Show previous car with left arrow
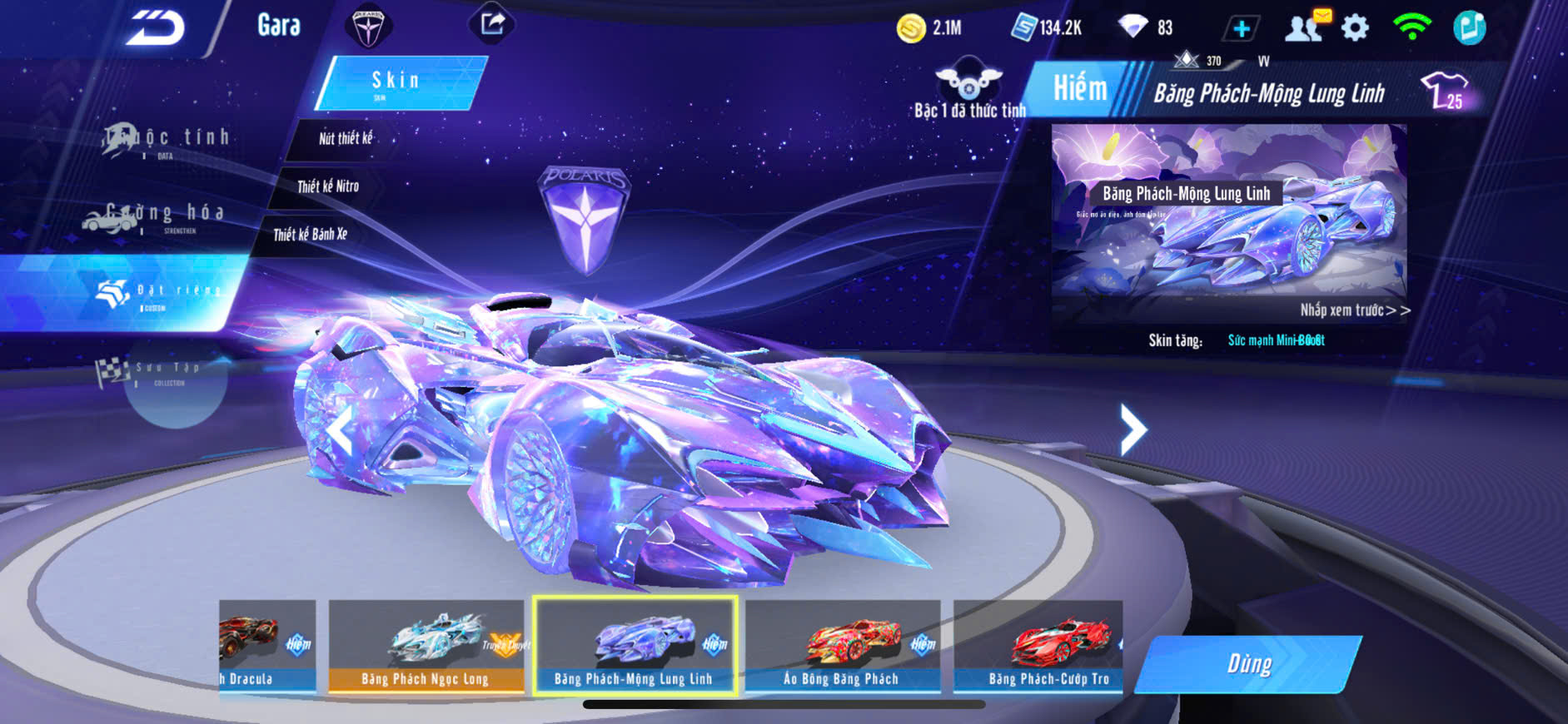 point(340,429)
